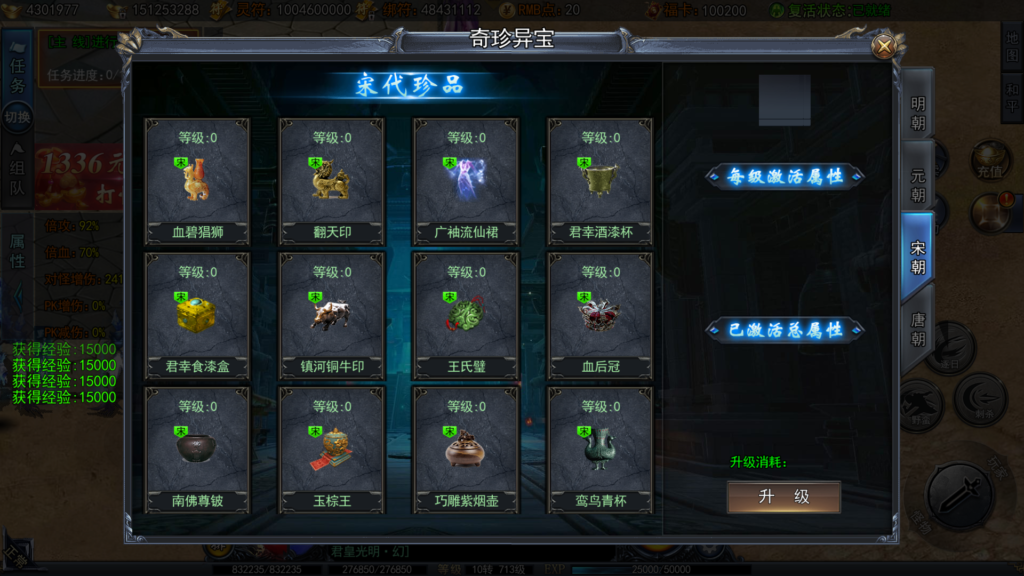Select the 王氏璧 jade treasure card
This screenshot has width=1024, height=576.
(466, 316)
